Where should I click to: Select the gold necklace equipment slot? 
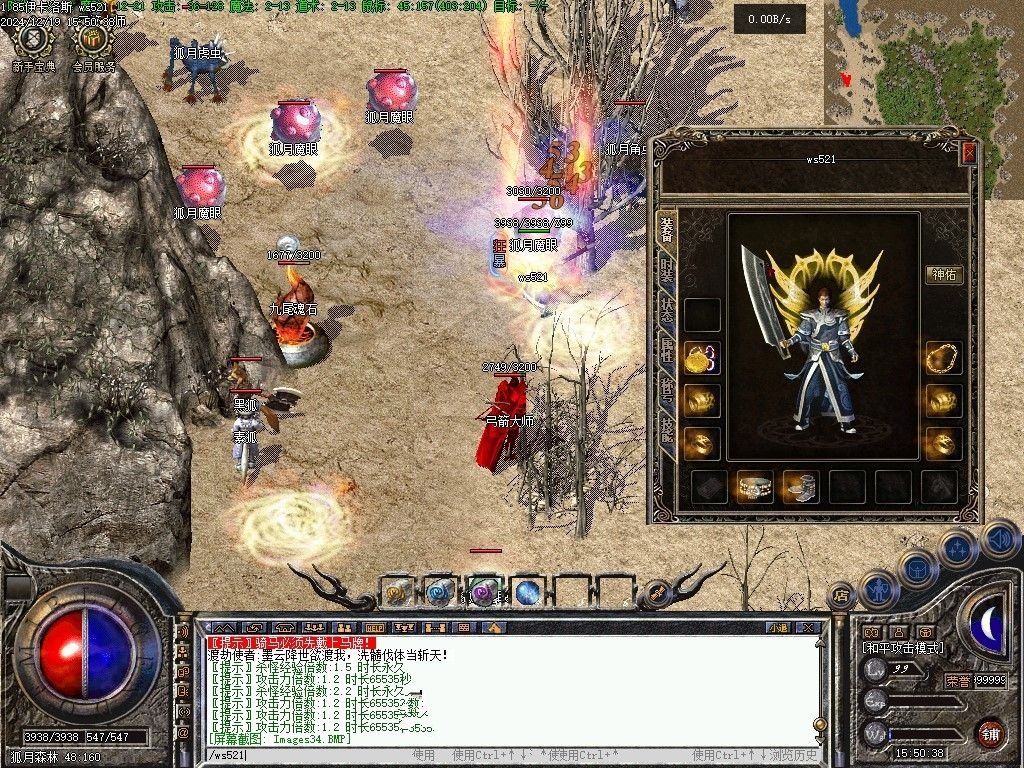click(x=942, y=357)
